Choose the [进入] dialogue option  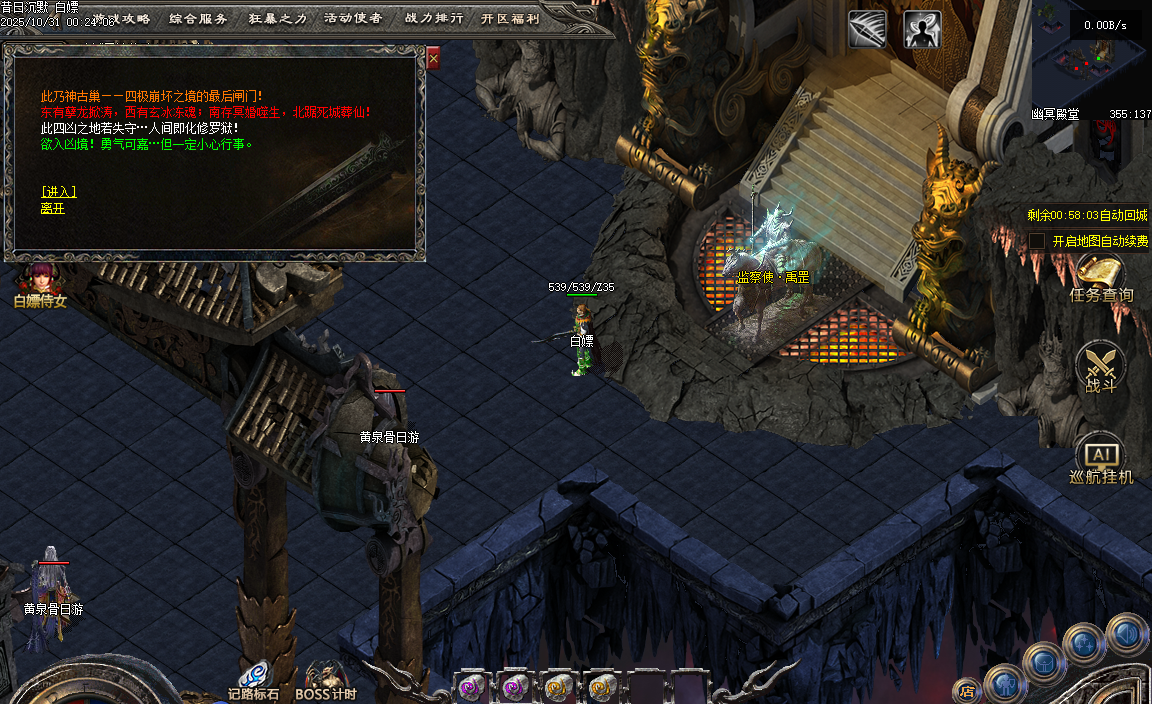58,192
